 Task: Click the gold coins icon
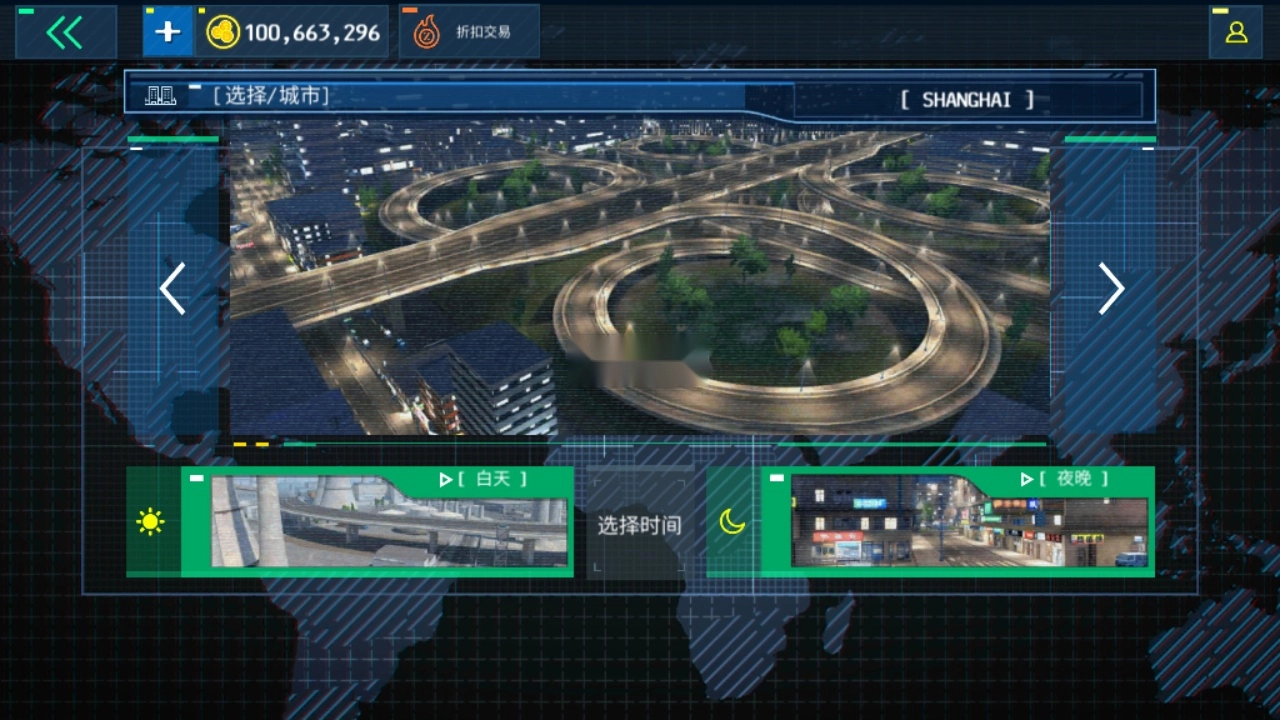tap(225, 31)
